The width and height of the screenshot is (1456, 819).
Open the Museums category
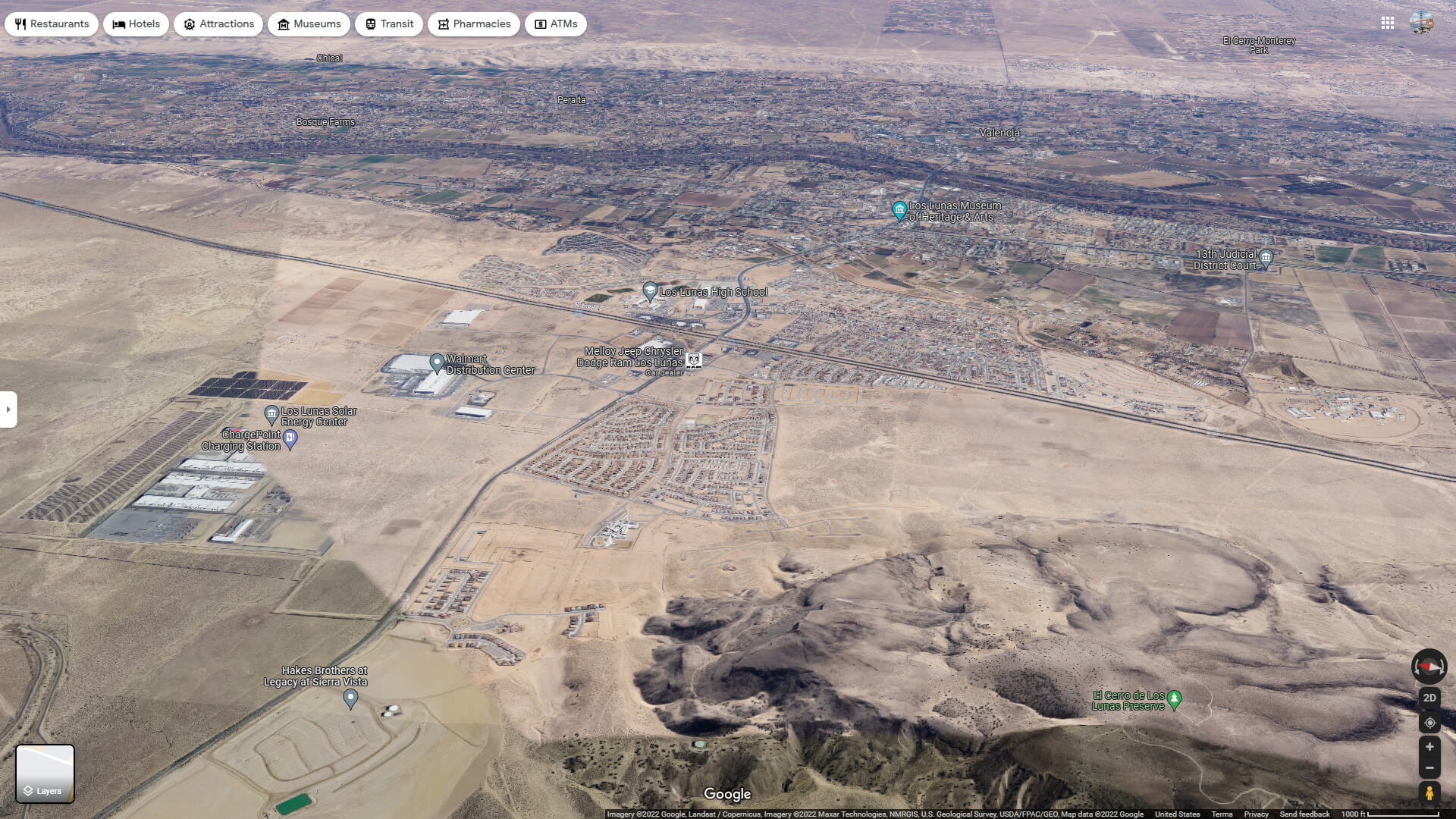284,24
